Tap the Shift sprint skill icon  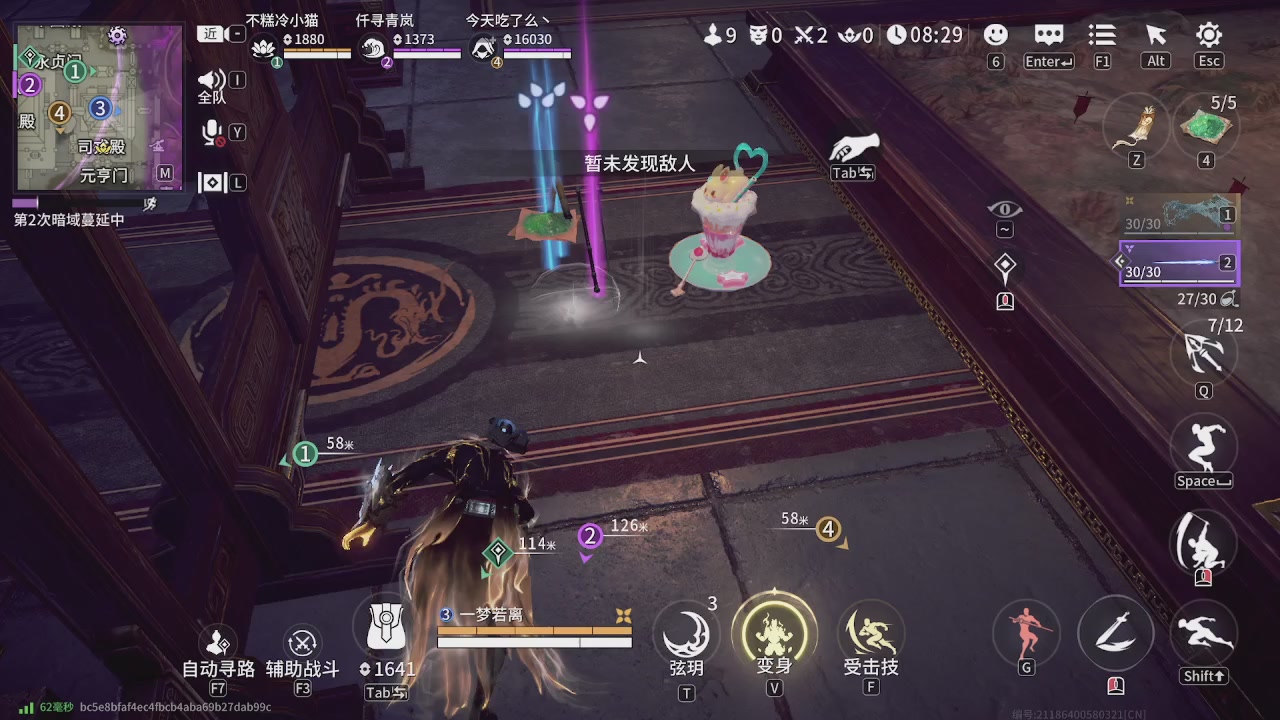[1204, 632]
